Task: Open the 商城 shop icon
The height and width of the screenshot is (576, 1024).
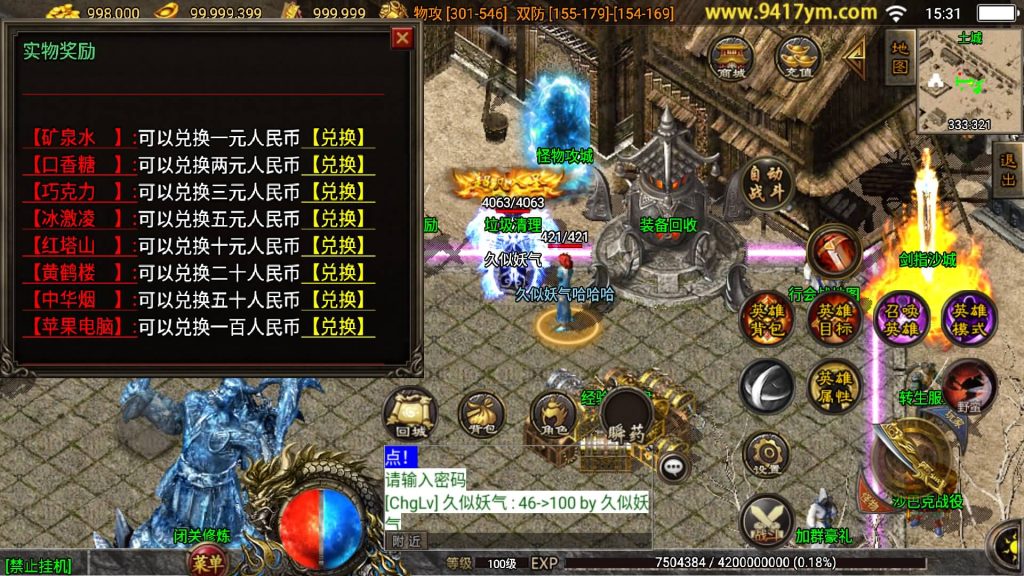Action: [x=732, y=56]
